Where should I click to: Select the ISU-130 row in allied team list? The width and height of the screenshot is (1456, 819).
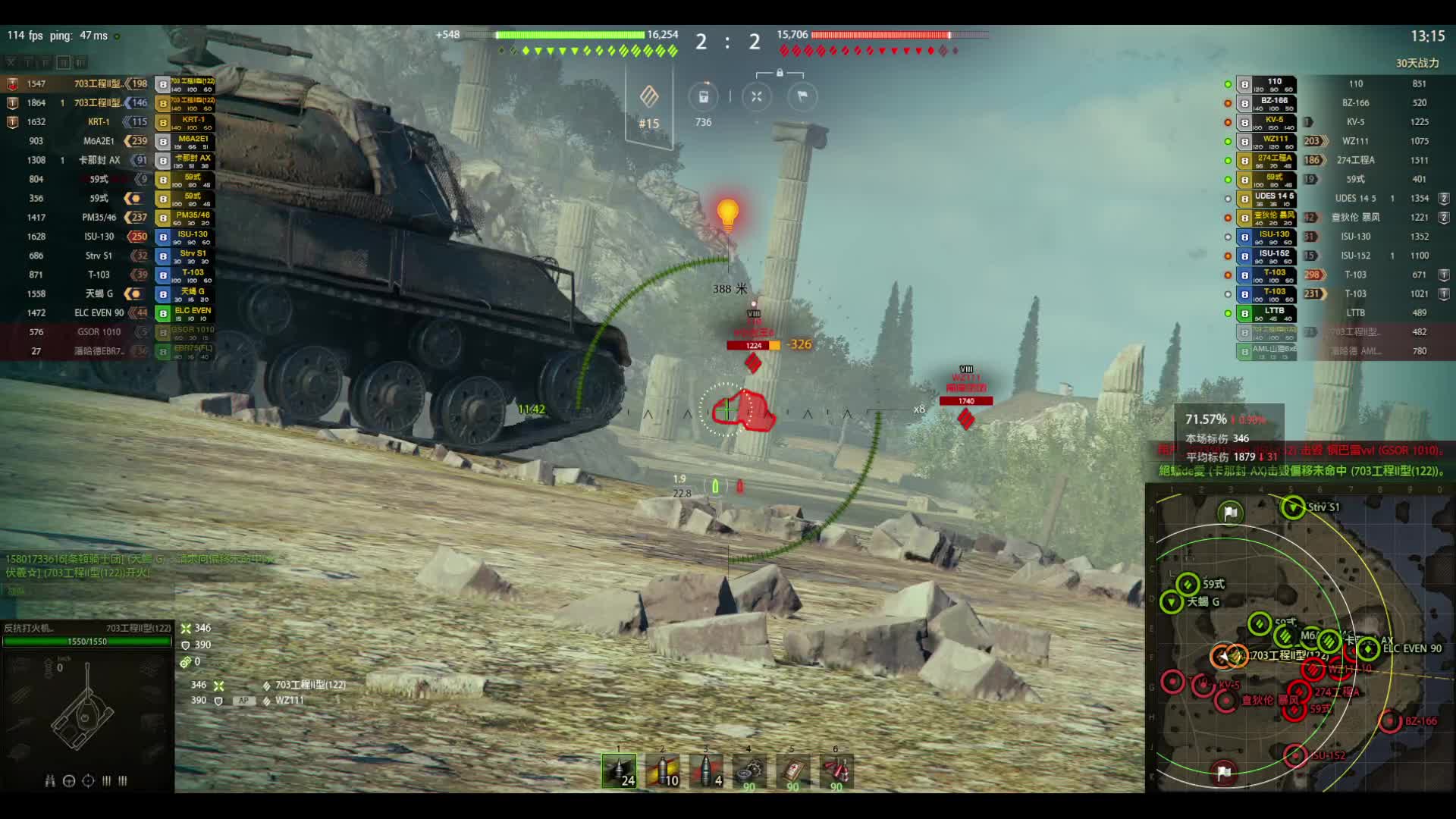(99, 237)
